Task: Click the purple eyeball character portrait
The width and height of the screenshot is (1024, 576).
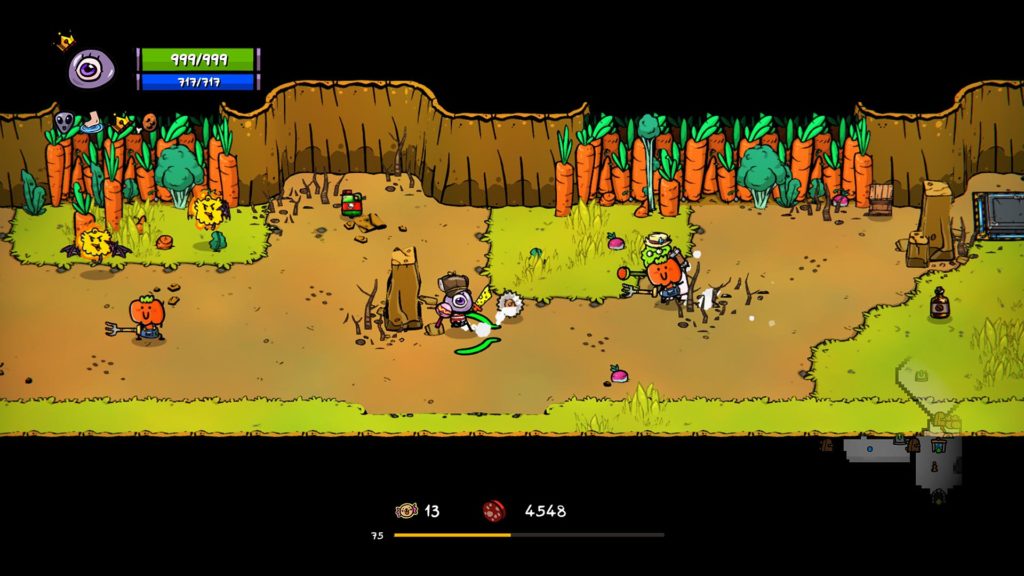Action: tap(90, 68)
